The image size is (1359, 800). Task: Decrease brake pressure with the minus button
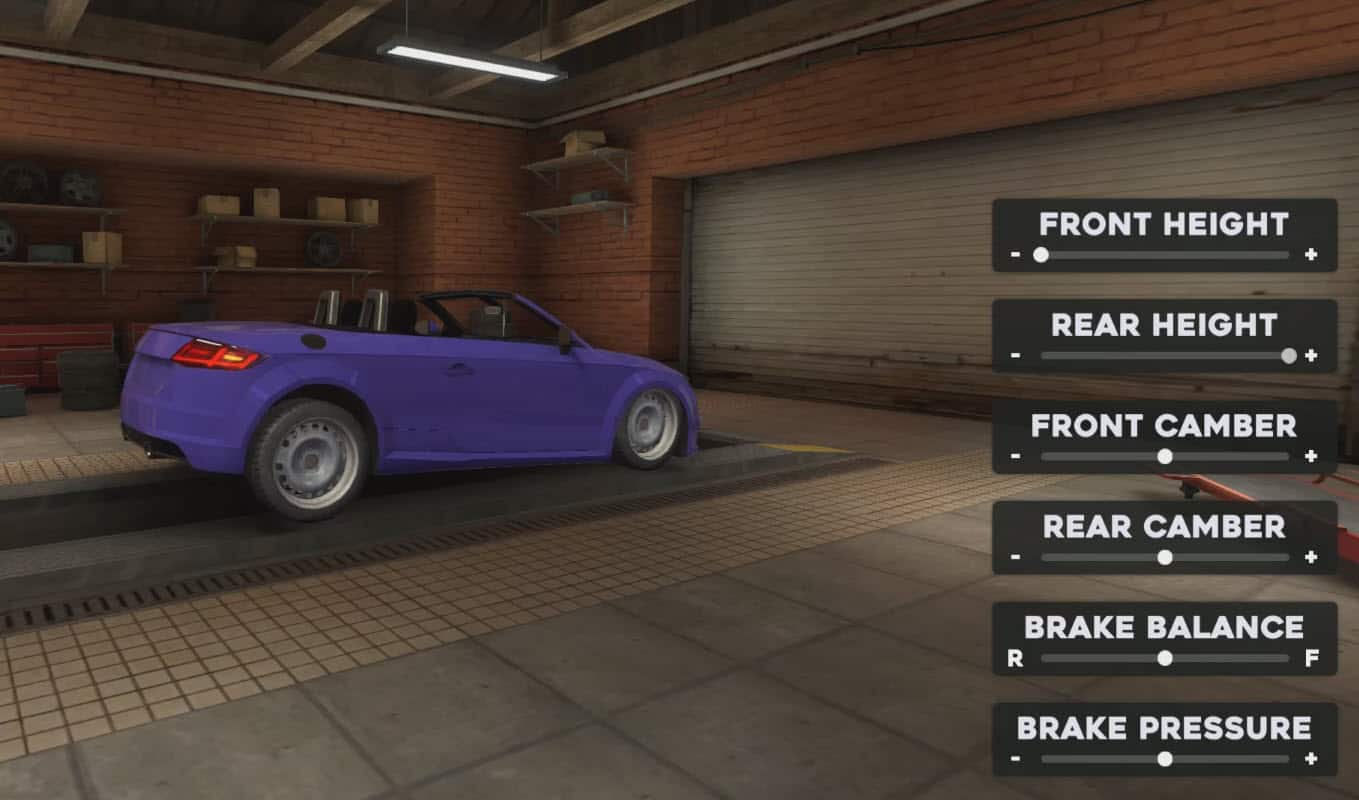[1016, 760]
